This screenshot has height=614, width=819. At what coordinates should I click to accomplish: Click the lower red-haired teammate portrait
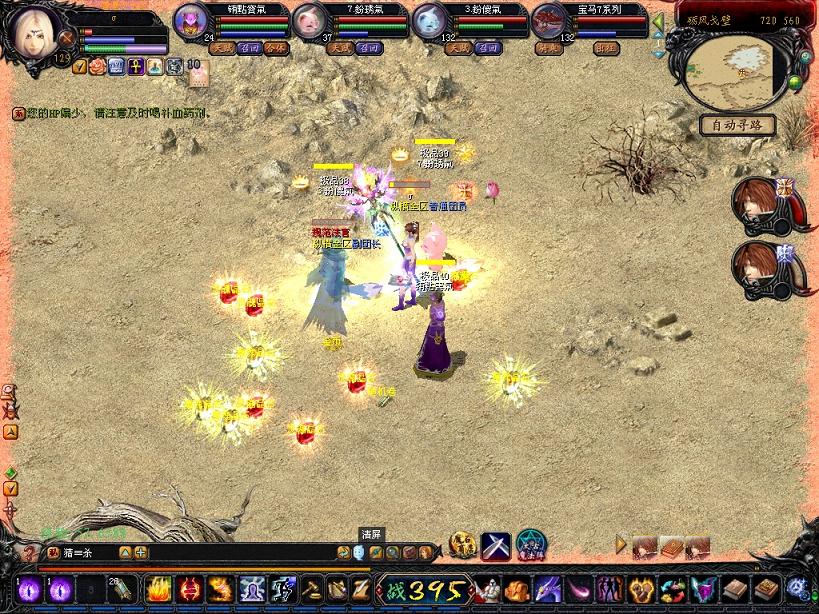pos(760,267)
